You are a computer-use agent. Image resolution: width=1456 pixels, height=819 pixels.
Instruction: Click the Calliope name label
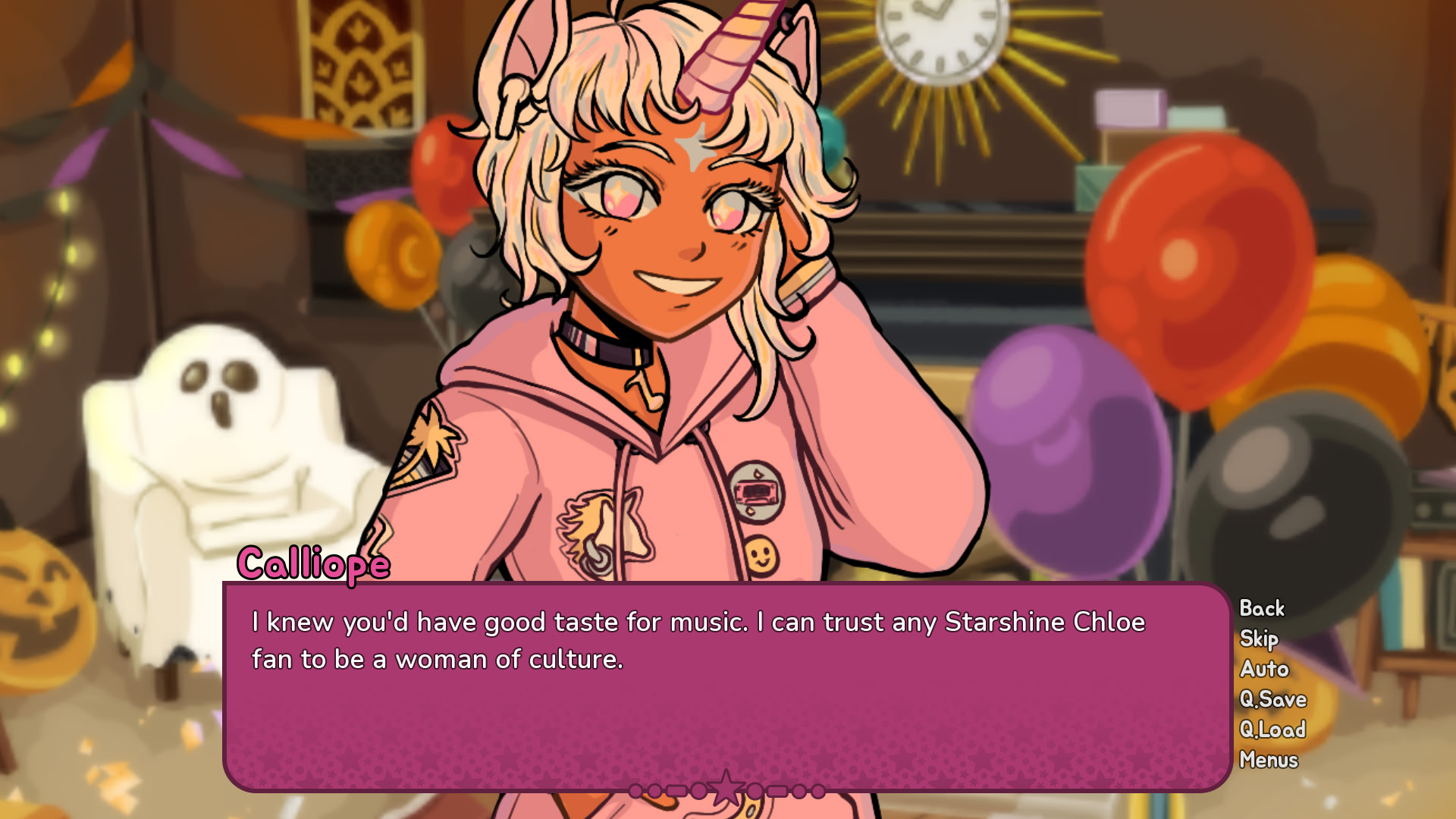(x=315, y=563)
